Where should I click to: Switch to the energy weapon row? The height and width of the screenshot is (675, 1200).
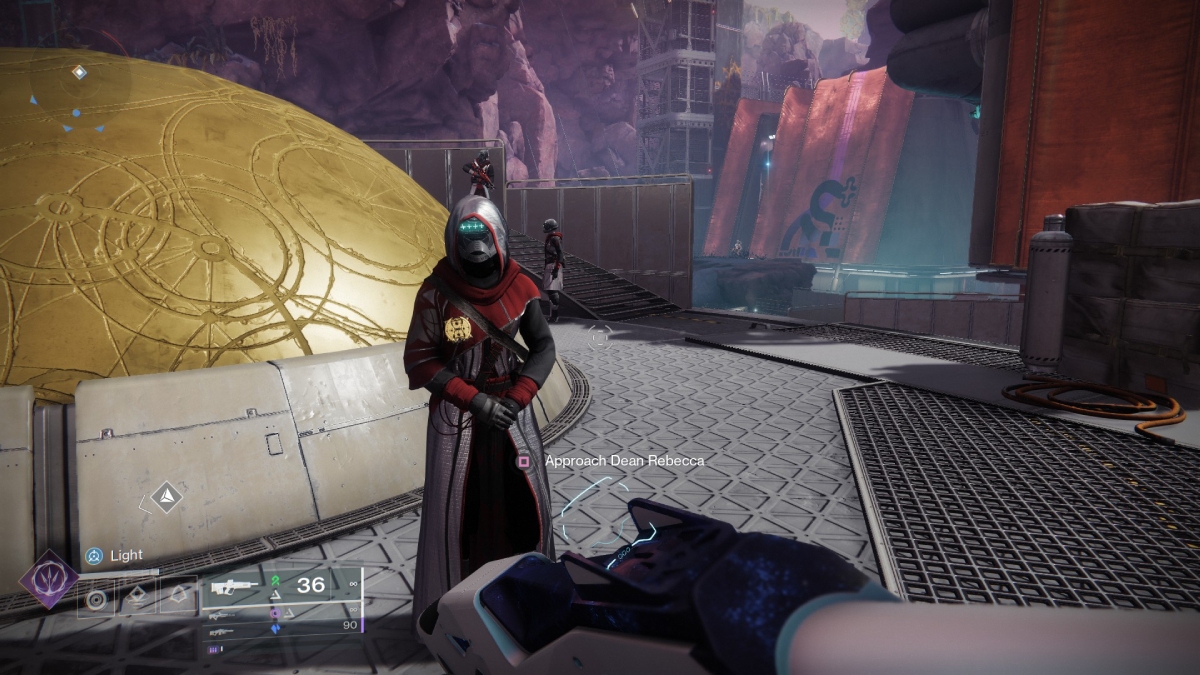222,614
